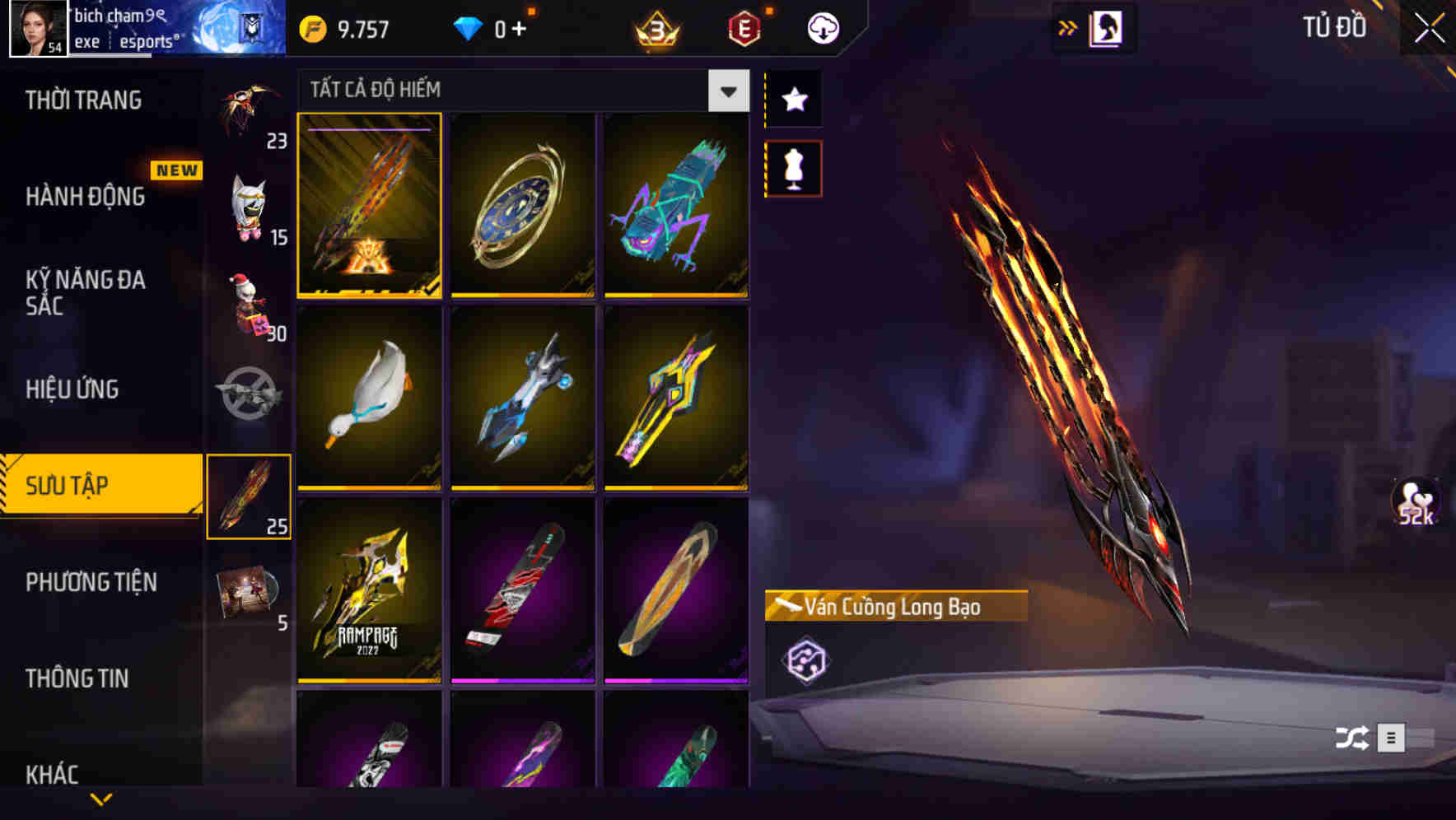Select the white duck skateboard thumbnail
This screenshot has width=1456, height=820.
[x=368, y=398]
